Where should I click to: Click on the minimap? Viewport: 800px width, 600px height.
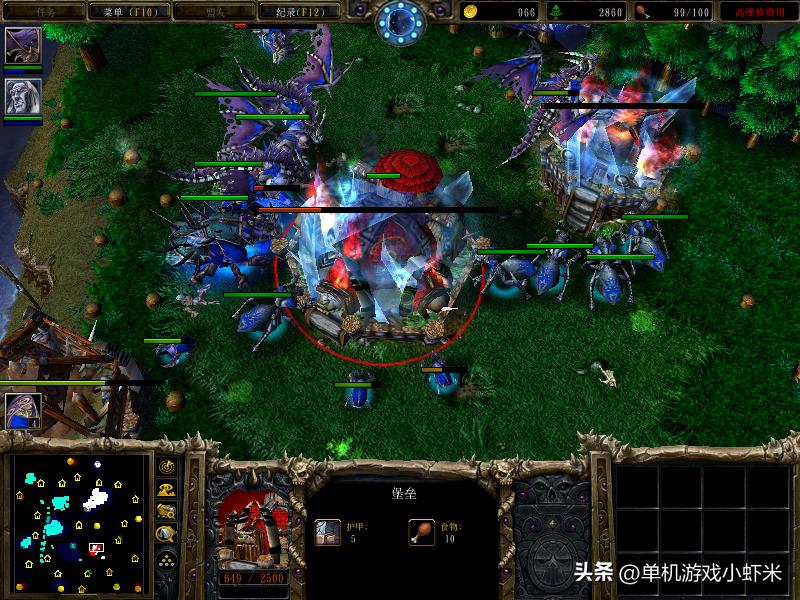pyautogui.click(x=80, y=523)
